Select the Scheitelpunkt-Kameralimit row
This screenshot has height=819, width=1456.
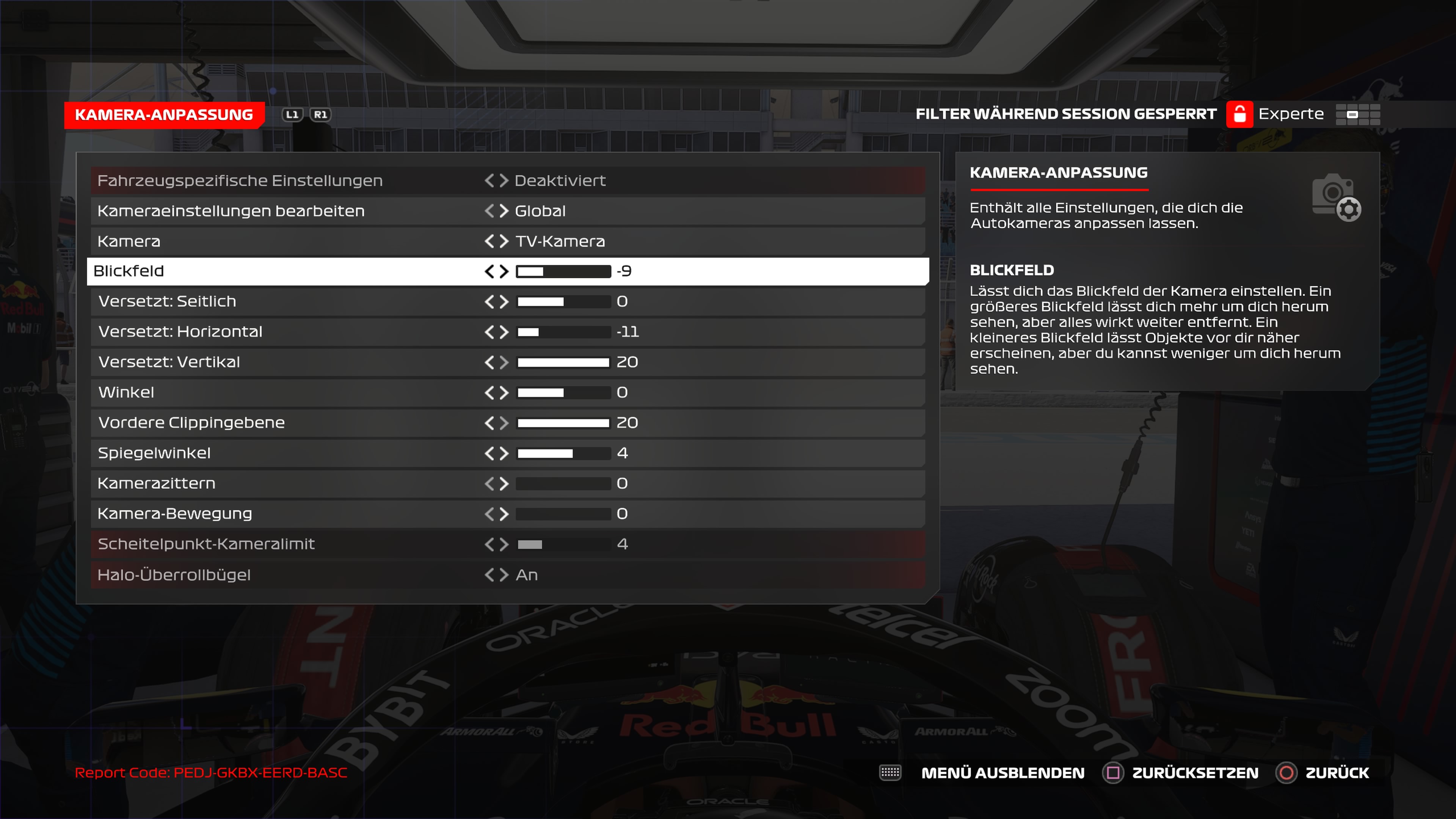coord(206,544)
